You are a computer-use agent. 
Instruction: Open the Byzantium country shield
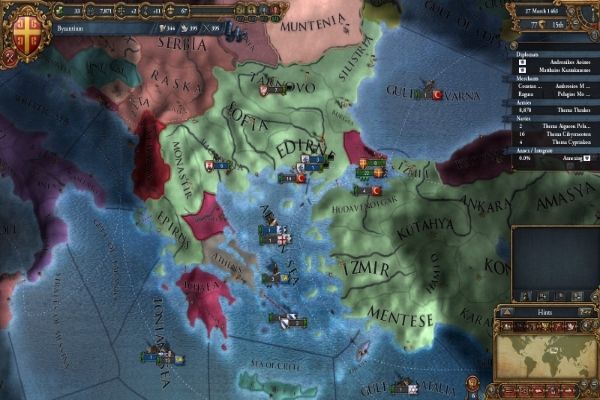click(x=22, y=27)
